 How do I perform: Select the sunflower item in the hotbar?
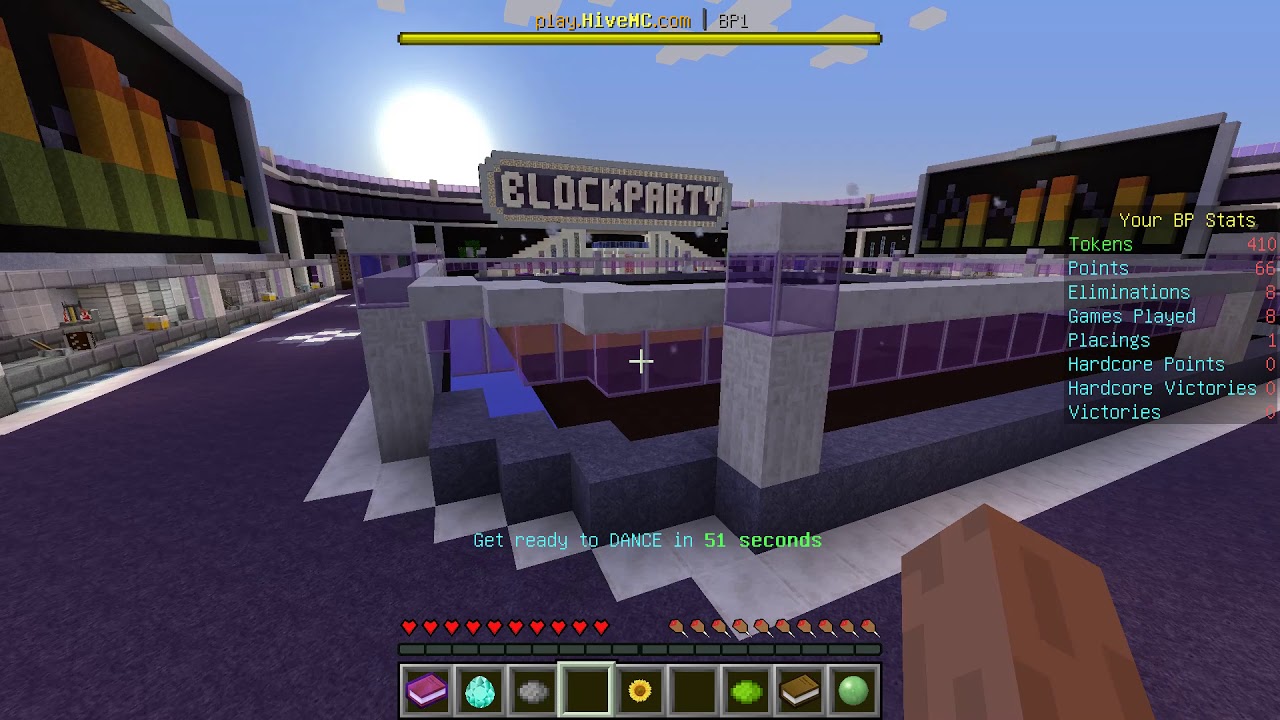(640, 688)
